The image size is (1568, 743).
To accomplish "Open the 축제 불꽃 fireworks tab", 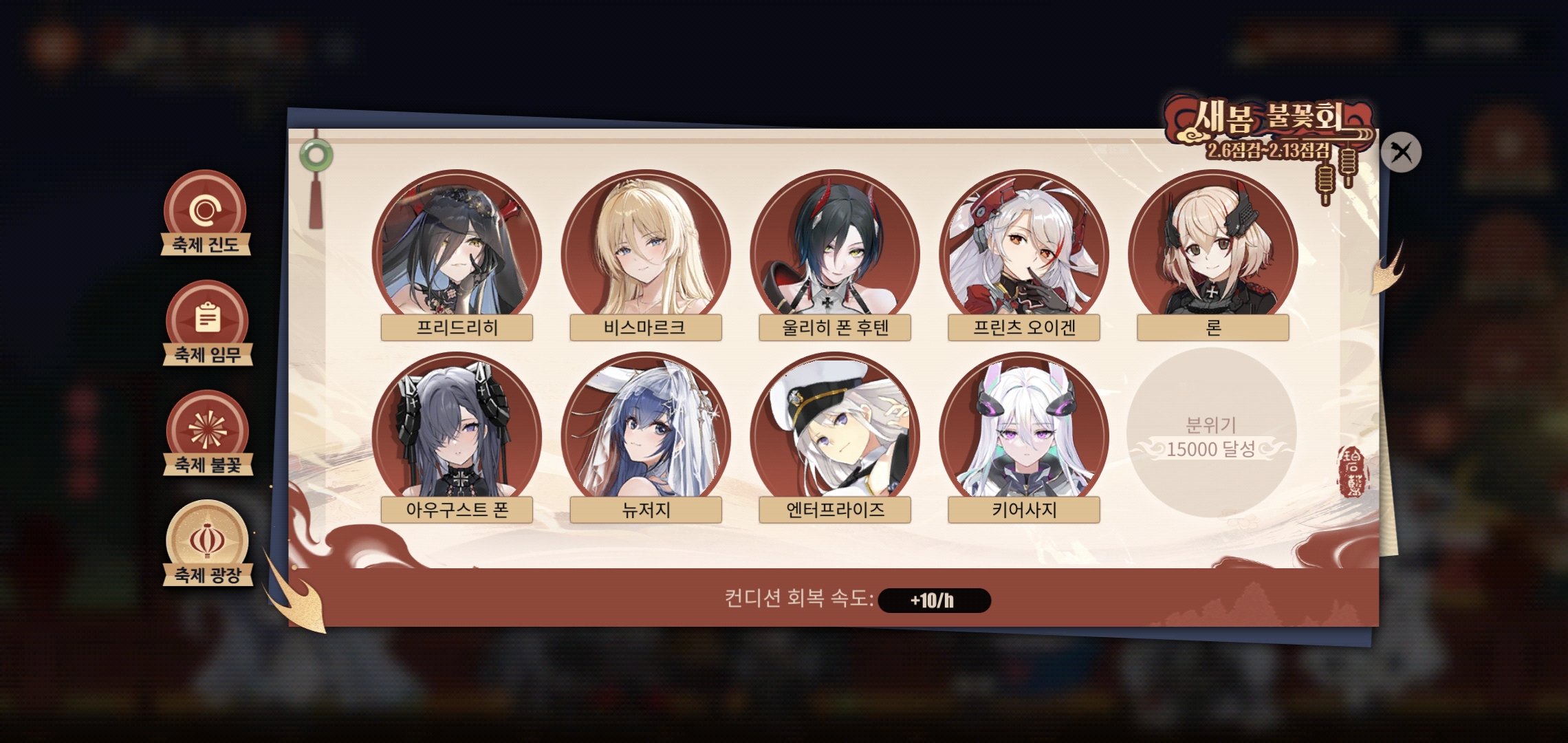I will coord(208,433).
